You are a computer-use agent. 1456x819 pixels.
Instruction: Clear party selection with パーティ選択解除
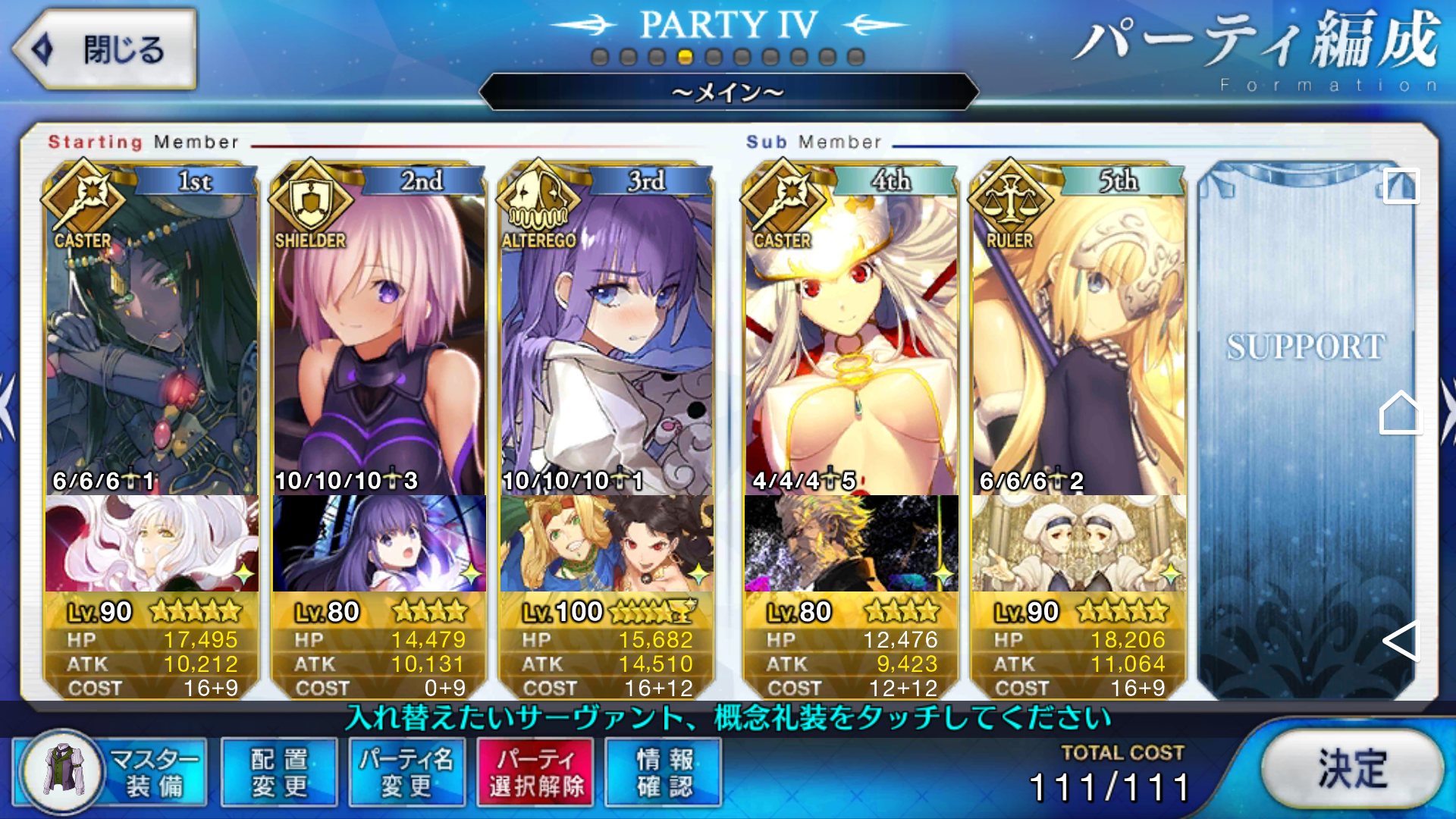coord(535,772)
